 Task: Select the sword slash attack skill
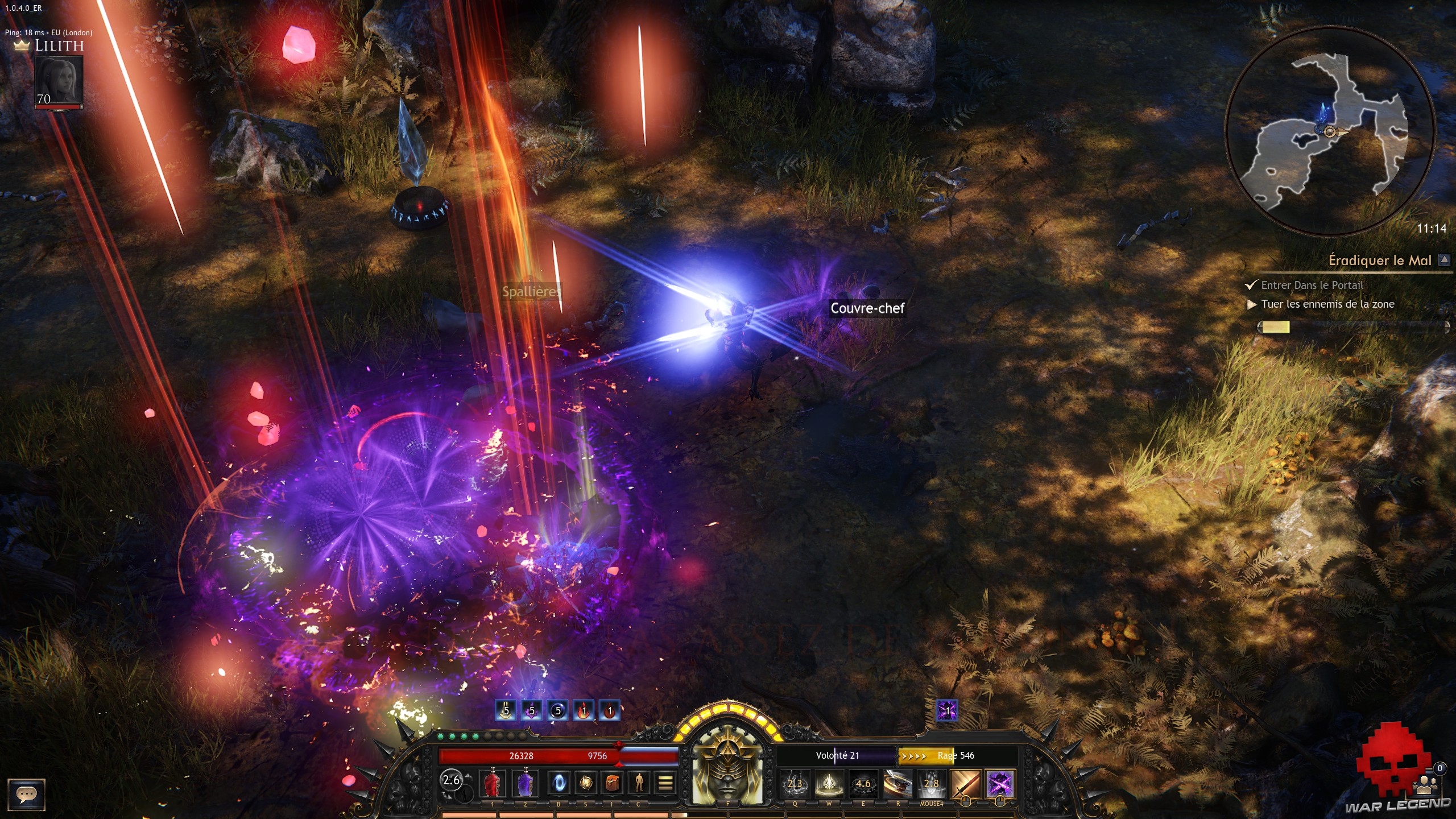(x=966, y=784)
